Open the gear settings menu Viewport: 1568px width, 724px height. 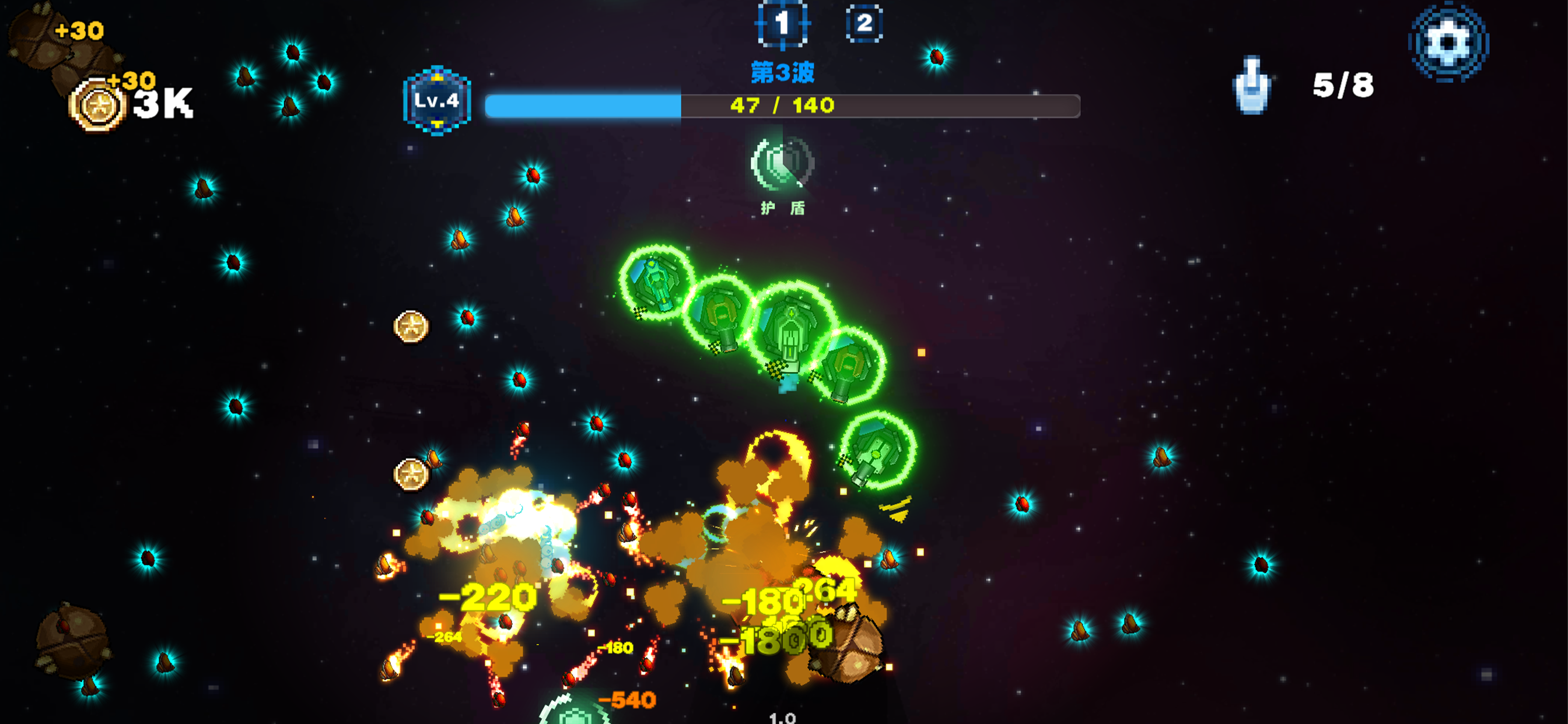1448,42
